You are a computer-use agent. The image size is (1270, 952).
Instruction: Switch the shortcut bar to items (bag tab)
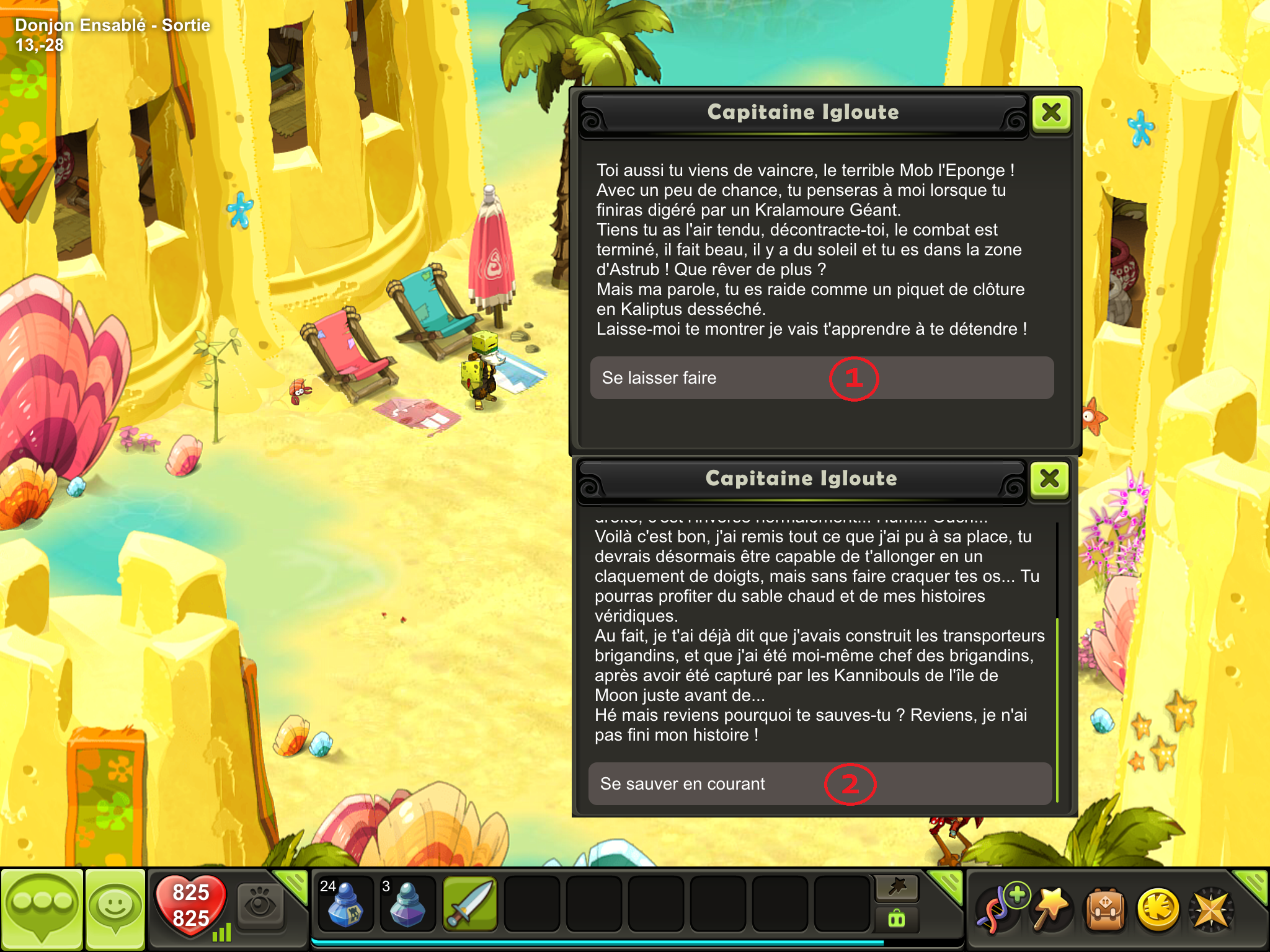tap(897, 919)
